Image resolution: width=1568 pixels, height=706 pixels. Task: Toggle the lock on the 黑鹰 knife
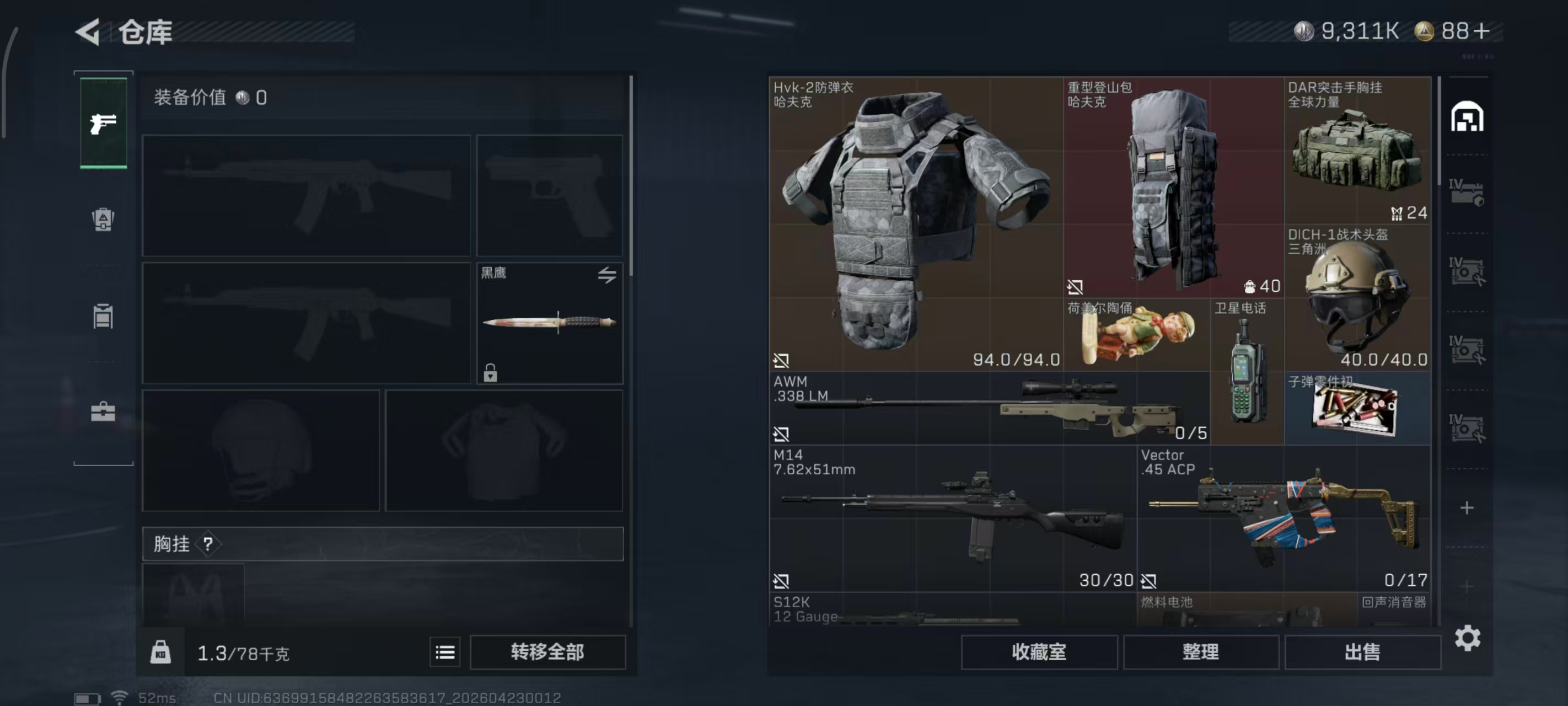(x=491, y=374)
